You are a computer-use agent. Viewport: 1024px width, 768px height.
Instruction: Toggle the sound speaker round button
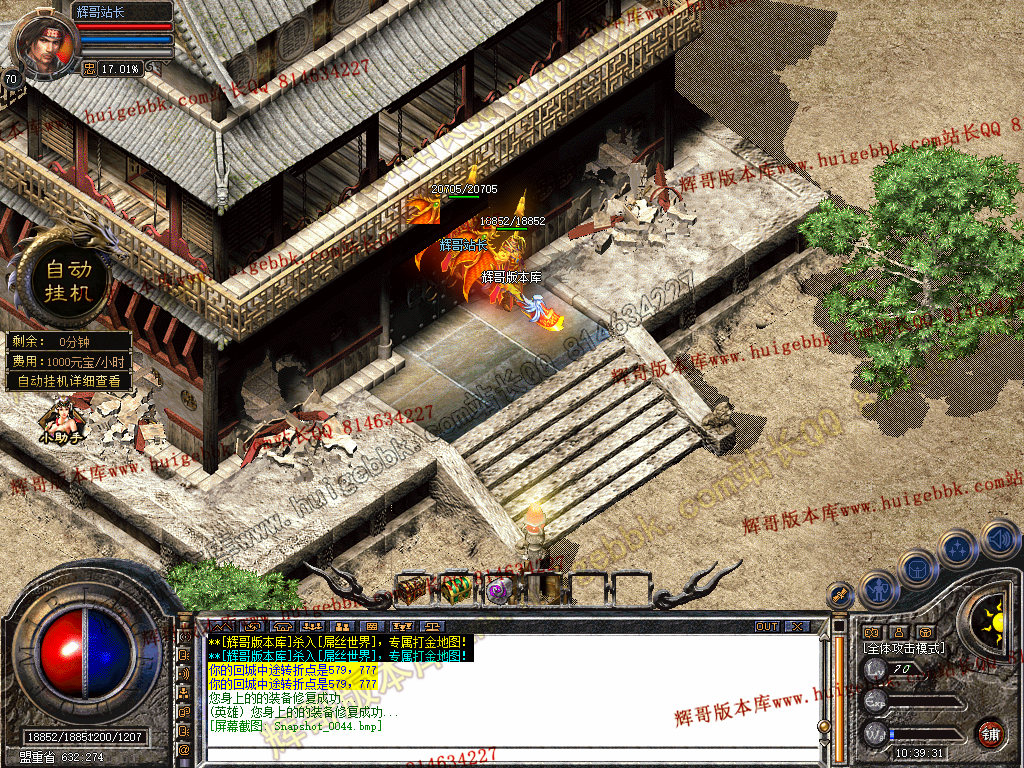pyautogui.click(x=999, y=540)
